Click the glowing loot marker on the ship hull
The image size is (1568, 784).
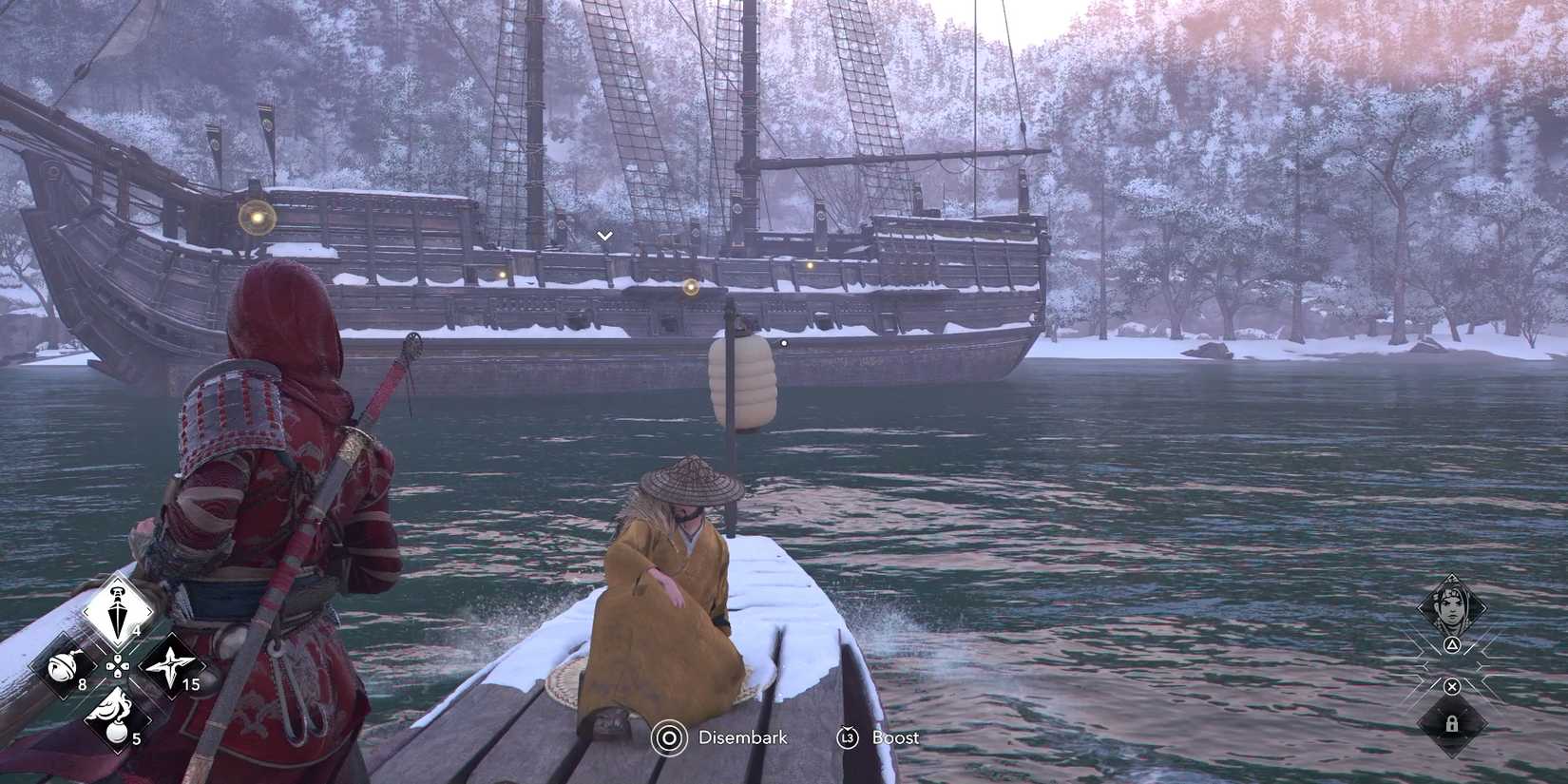tap(691, 287)
